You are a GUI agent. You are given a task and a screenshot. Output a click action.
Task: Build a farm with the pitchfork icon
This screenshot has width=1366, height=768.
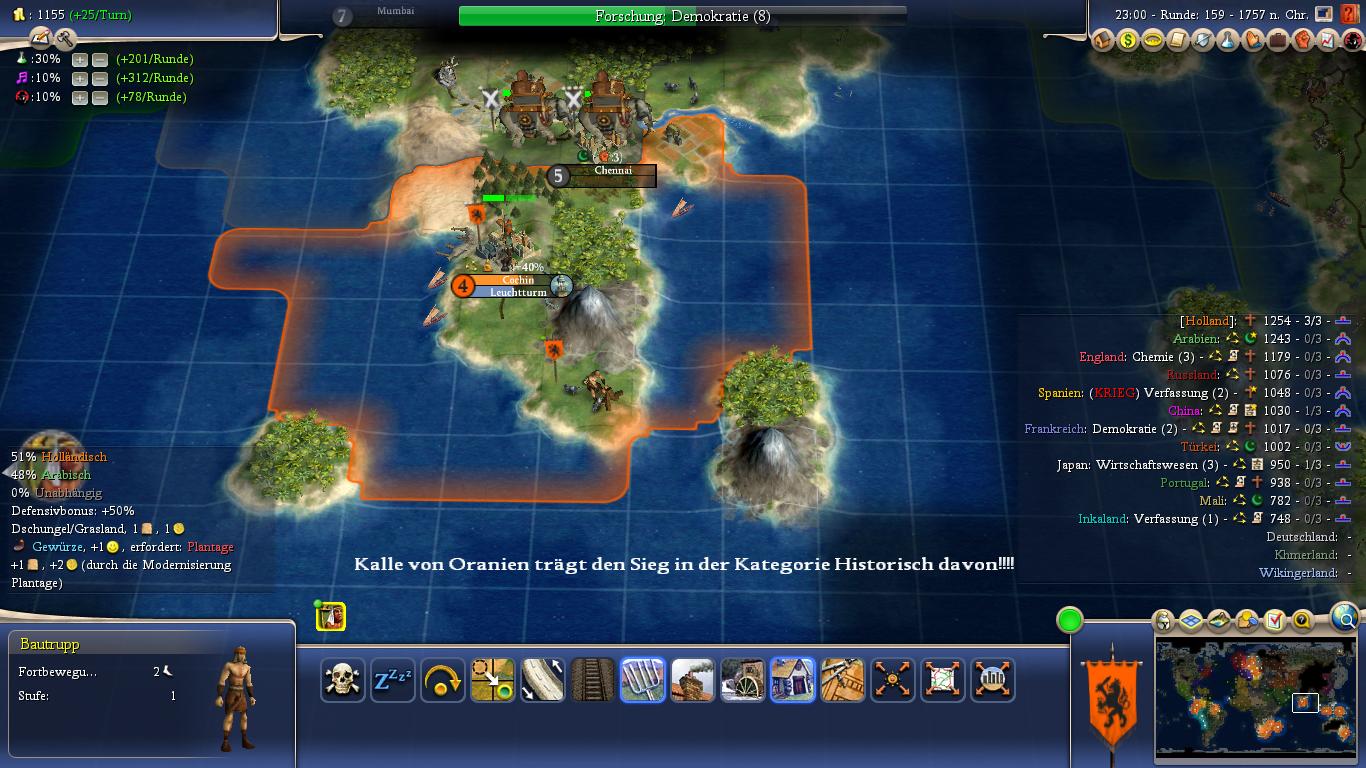[643, 681]
